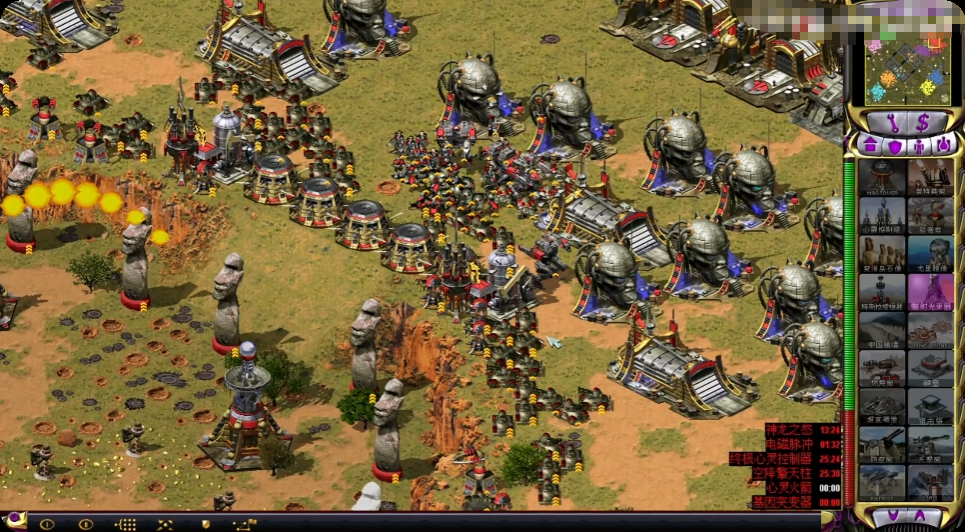This screenshot has height=532, width=965.
Task: Toggle the waypoint path mode command
Action: (x=245, y=523)
